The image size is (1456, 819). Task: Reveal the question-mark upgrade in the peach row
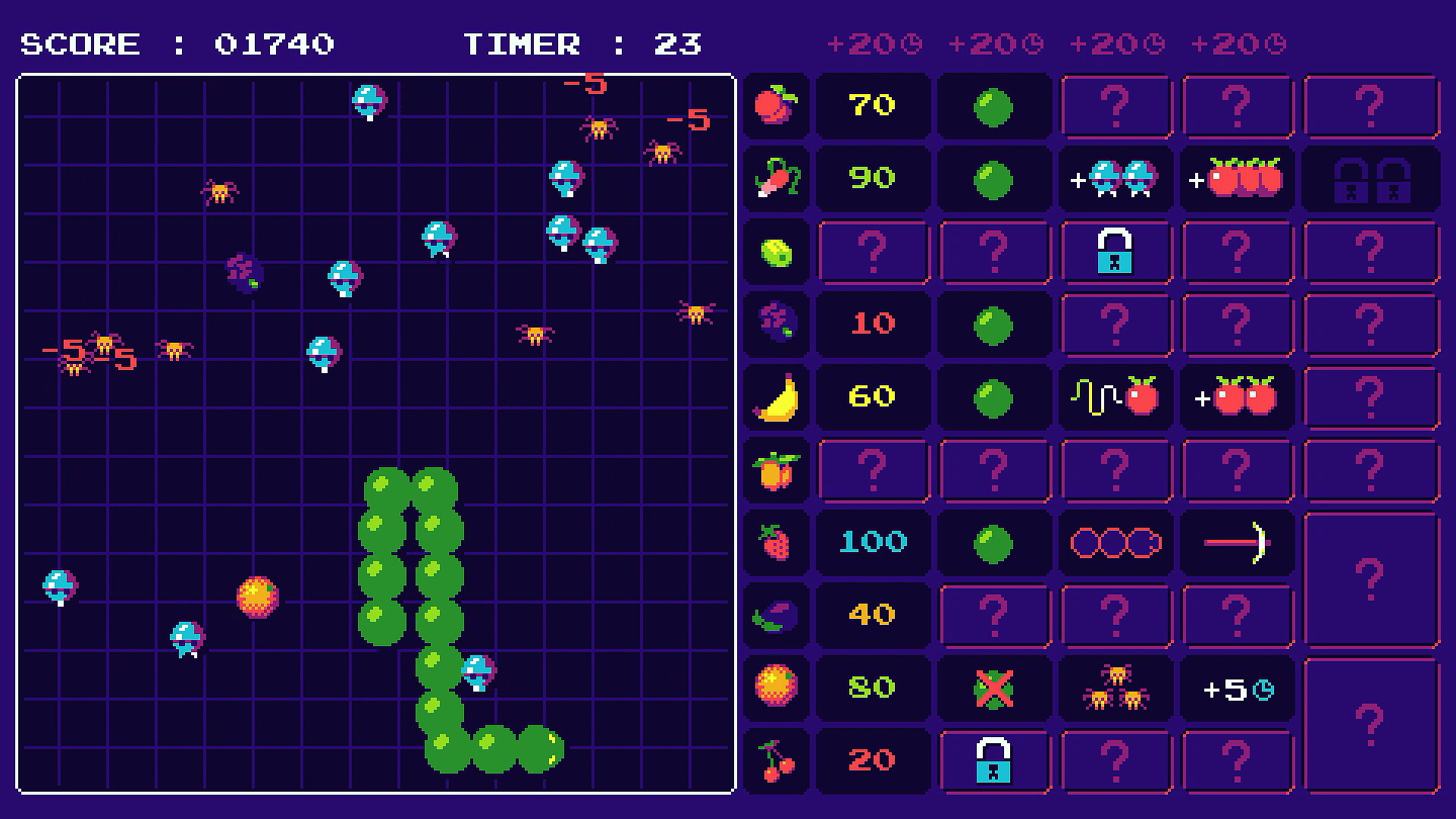pyautogui.click(x=874, y=469)
